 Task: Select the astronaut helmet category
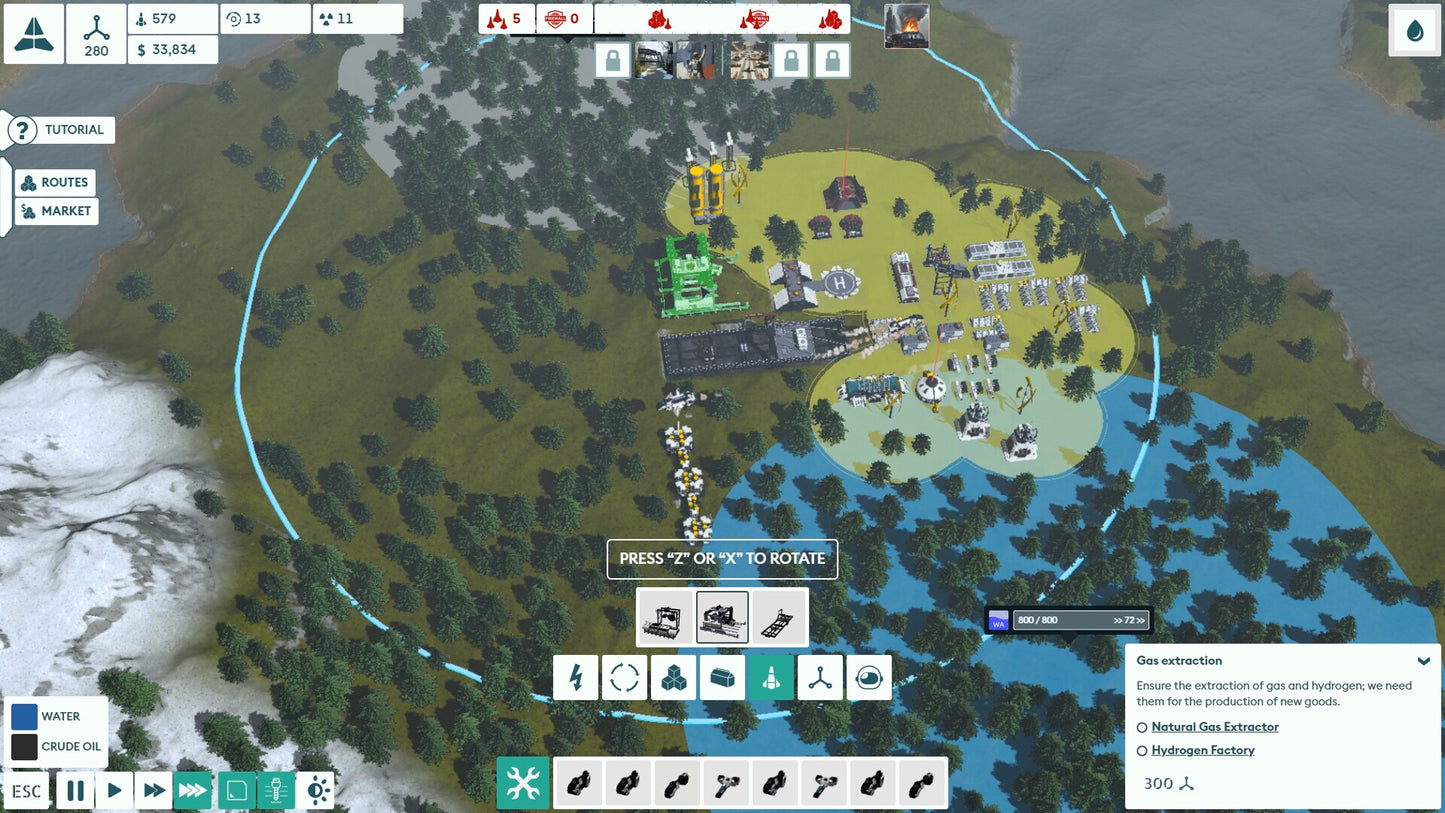(x=869, y=678)
